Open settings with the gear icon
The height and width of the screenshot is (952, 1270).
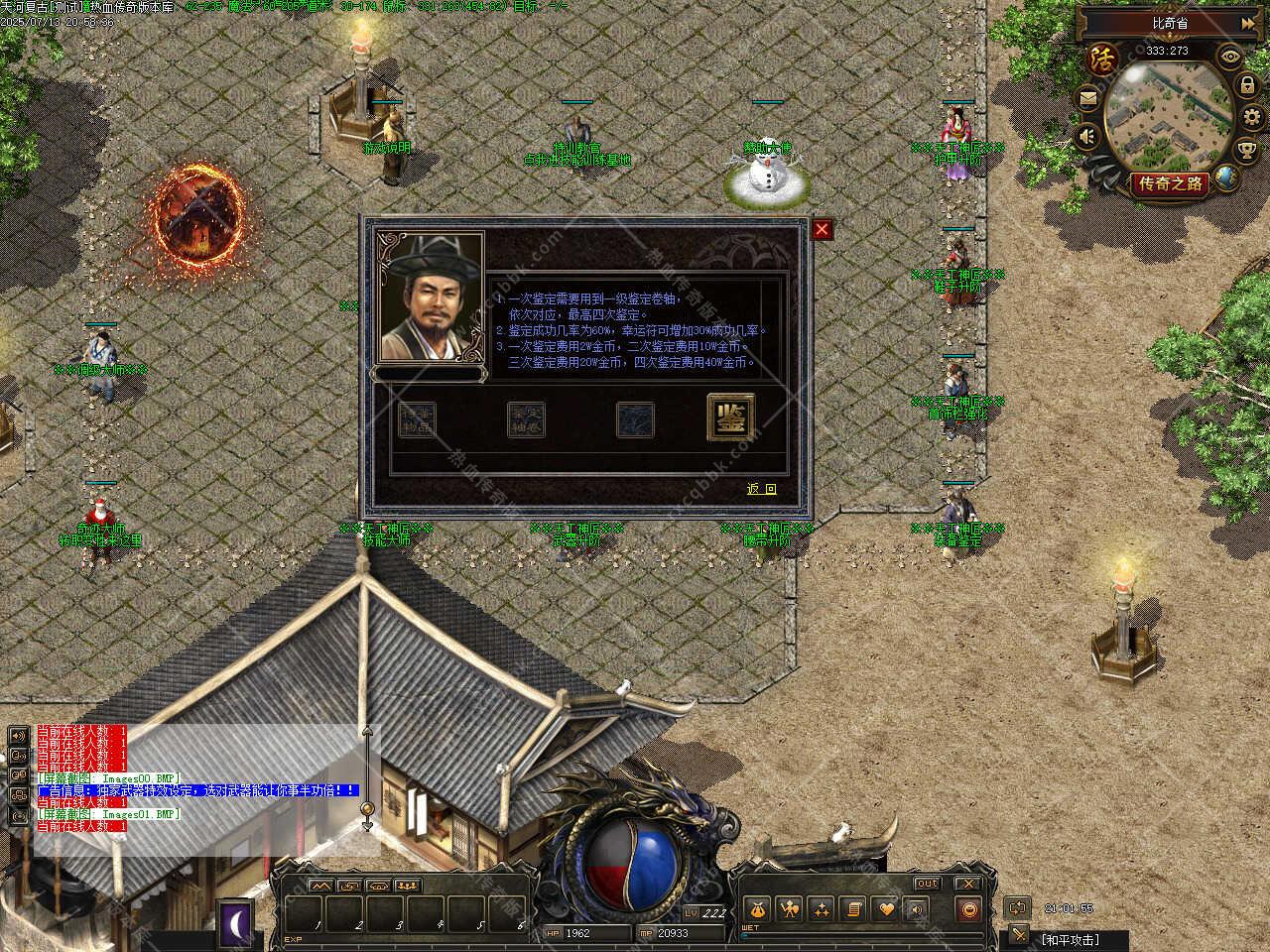pyautogui.click(x=1252, y=119)
